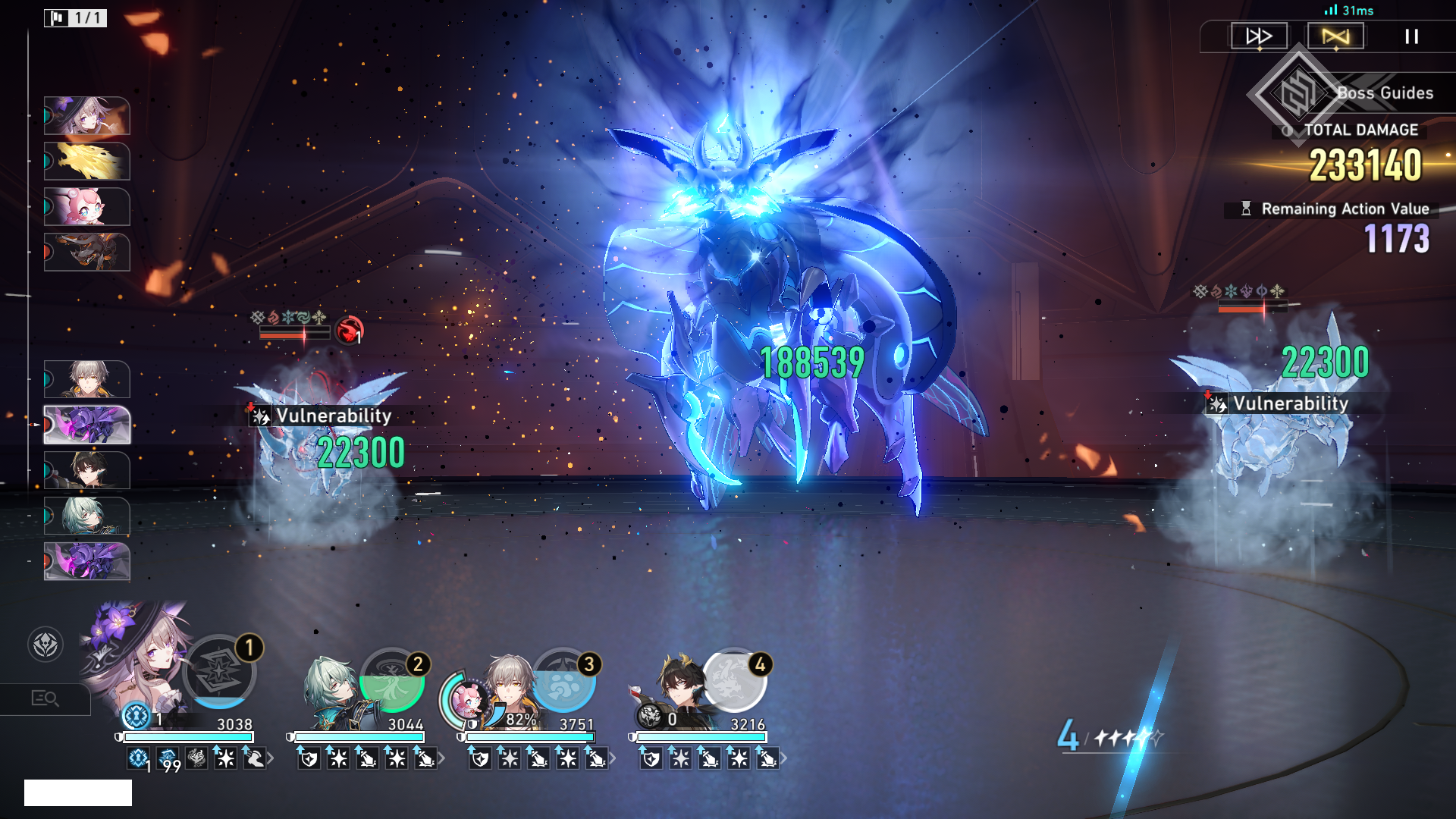Activate ultimate of character number 1
The height and width of the screenshot is (819, 1456).
[x=219, y=672]
